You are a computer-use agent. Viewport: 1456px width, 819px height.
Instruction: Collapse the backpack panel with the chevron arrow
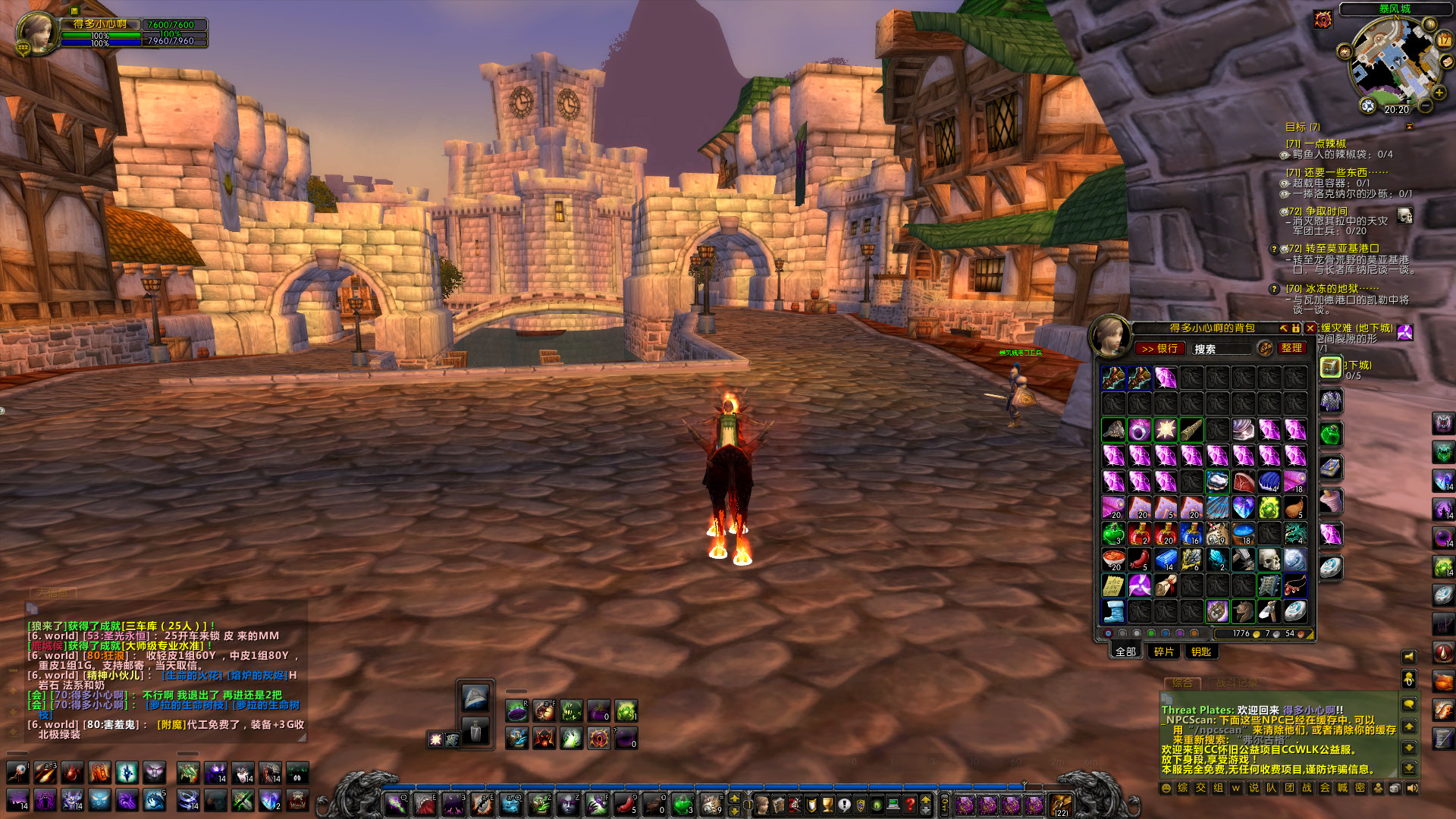pos(1284,328)
